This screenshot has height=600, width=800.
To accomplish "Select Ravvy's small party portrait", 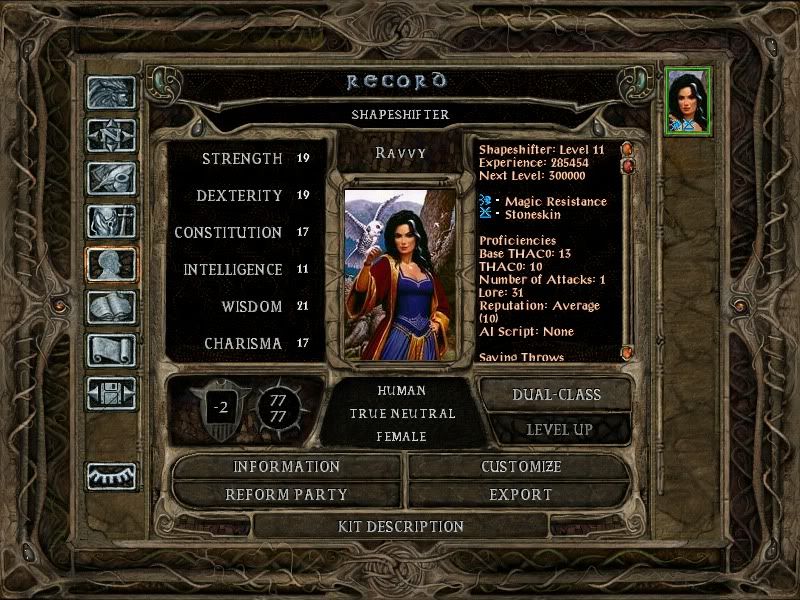I will click(x=689, y=100).
